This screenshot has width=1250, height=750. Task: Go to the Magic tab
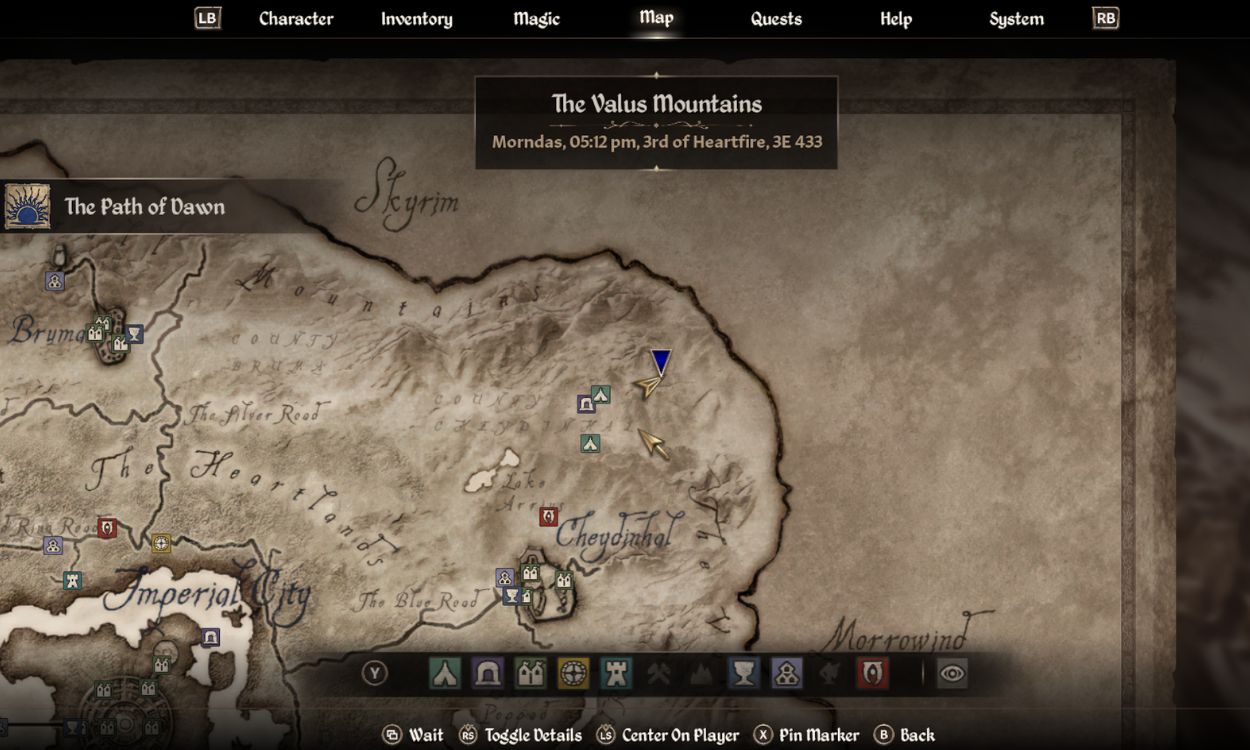pyautogui.click(x=536, y=19)
